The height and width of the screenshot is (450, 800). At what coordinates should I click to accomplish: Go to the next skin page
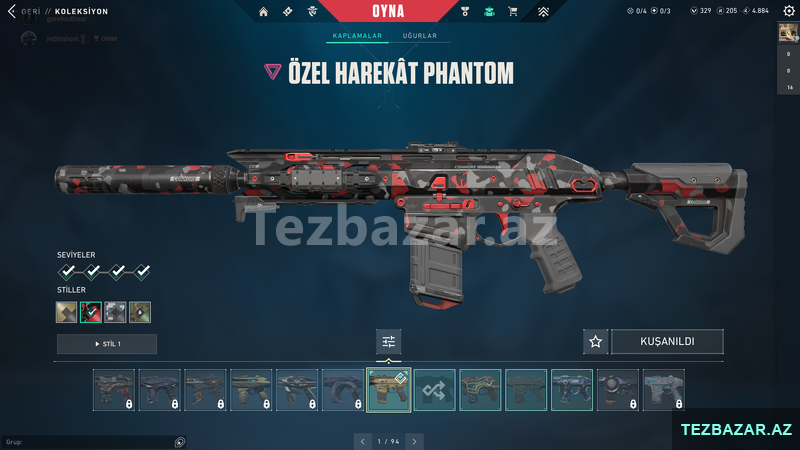point(414,440)
